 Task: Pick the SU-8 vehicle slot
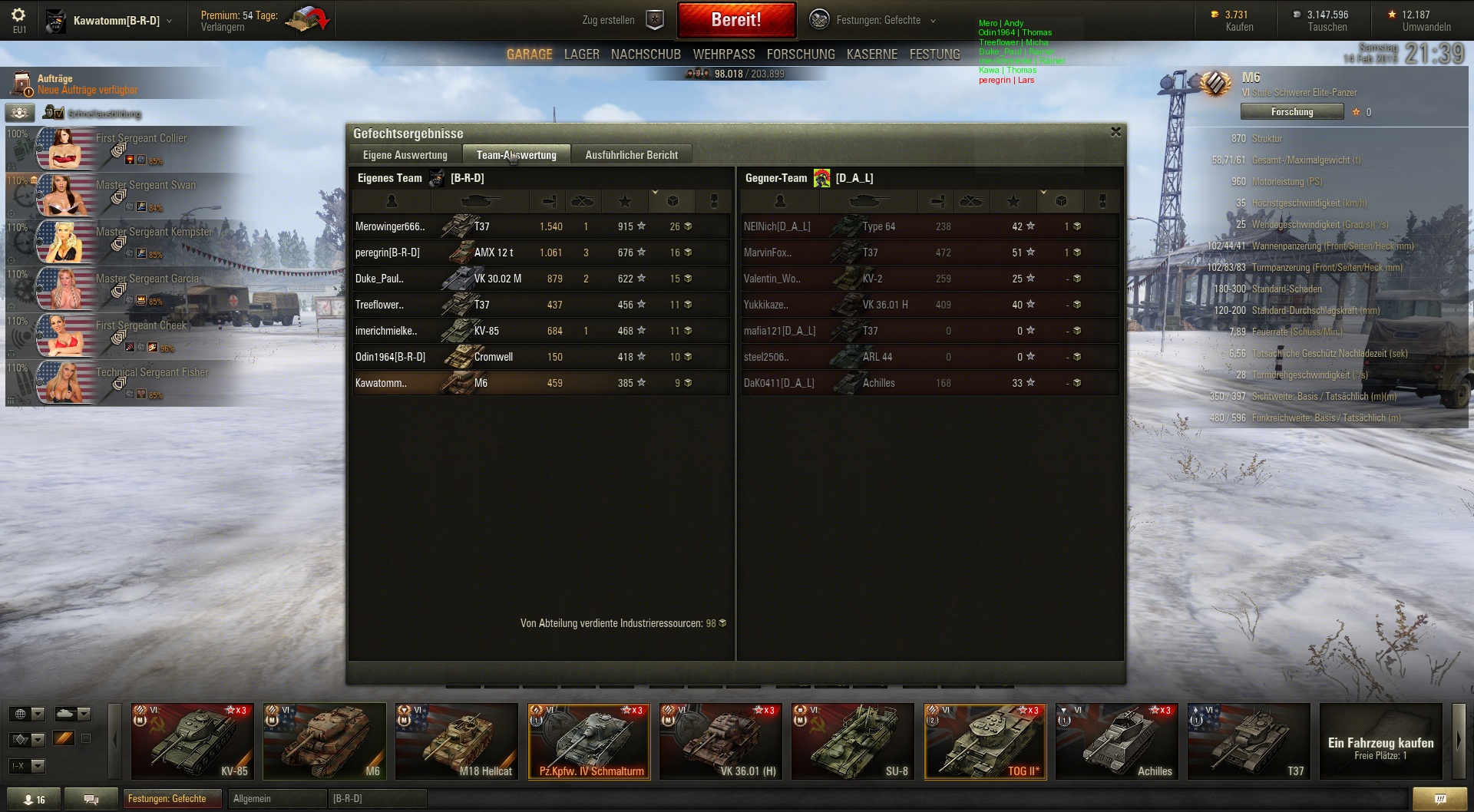[x=853, y=741]
